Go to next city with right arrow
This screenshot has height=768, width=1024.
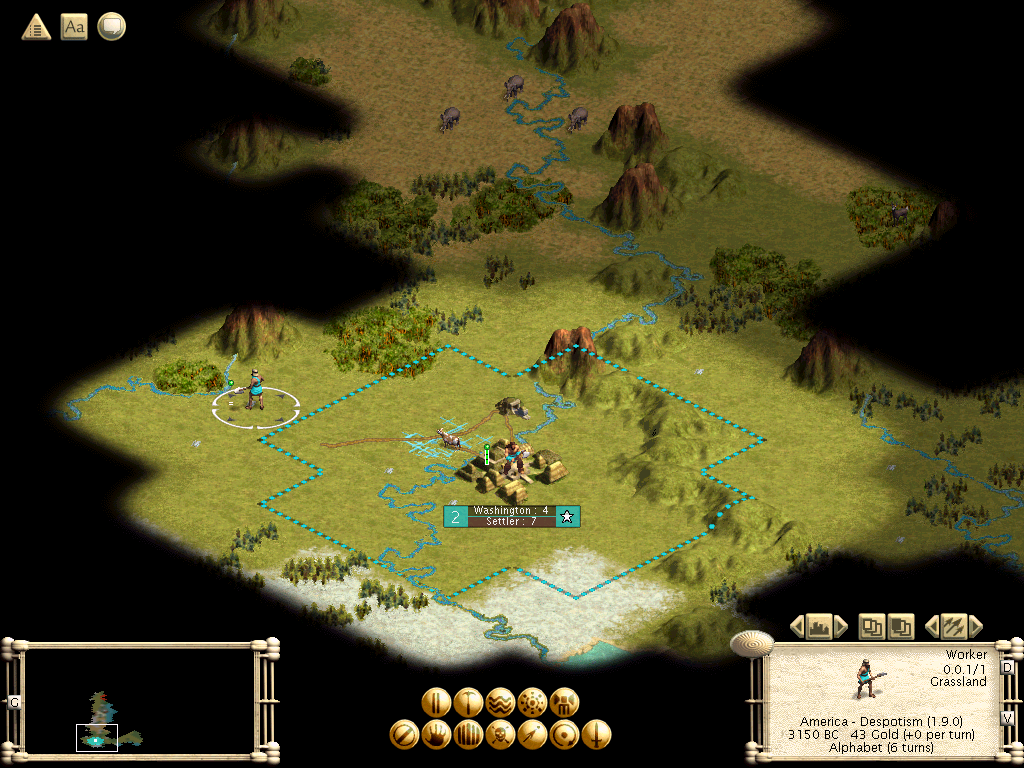coord(842,627)
